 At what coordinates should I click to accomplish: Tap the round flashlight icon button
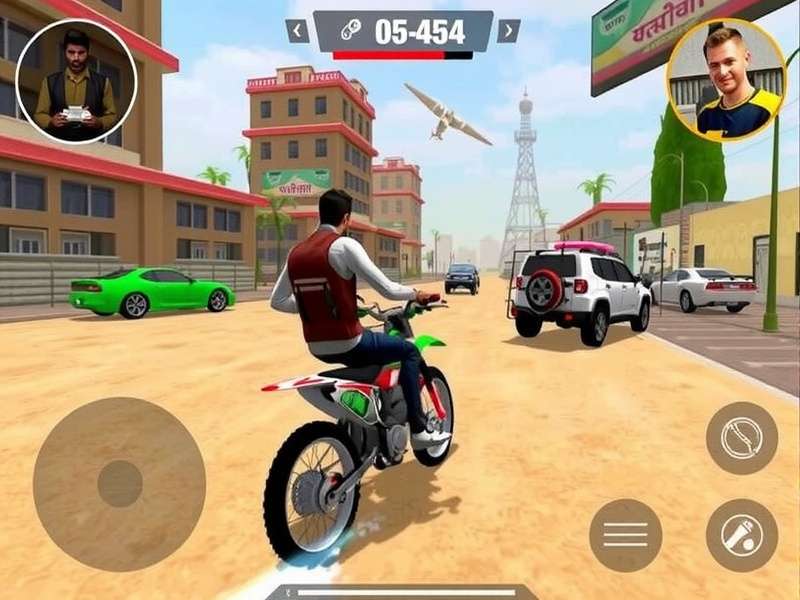(742, 535)
